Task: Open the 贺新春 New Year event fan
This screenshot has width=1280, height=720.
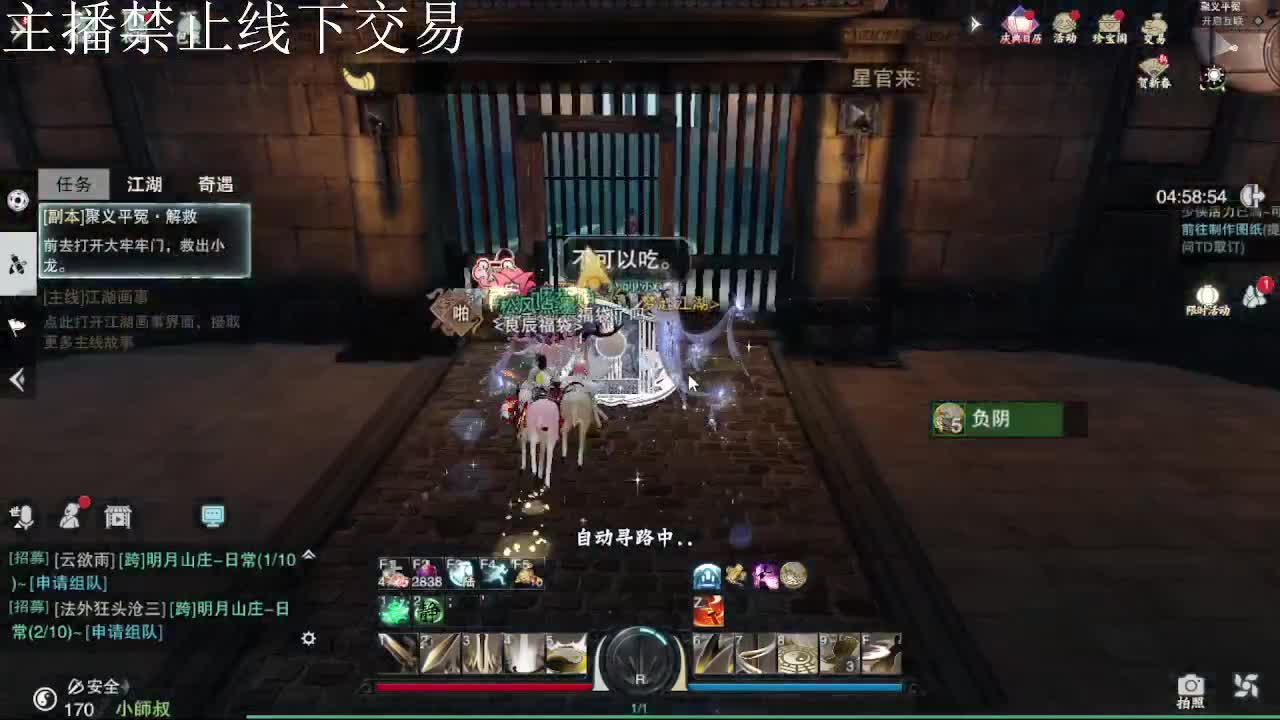Action: (x=1153, y=68)
